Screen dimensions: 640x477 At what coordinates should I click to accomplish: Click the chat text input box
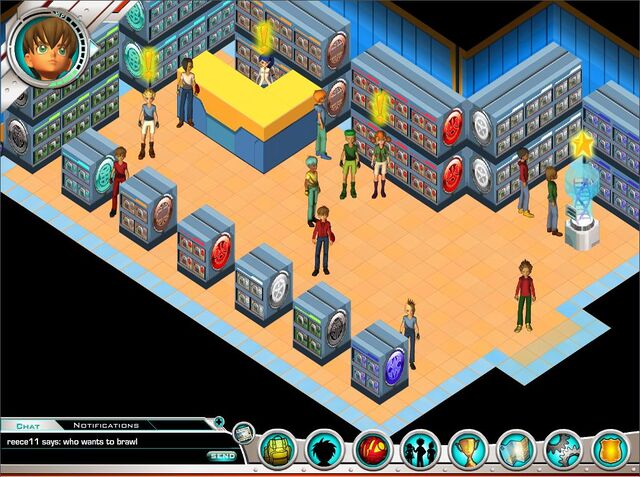coord(100,456)
